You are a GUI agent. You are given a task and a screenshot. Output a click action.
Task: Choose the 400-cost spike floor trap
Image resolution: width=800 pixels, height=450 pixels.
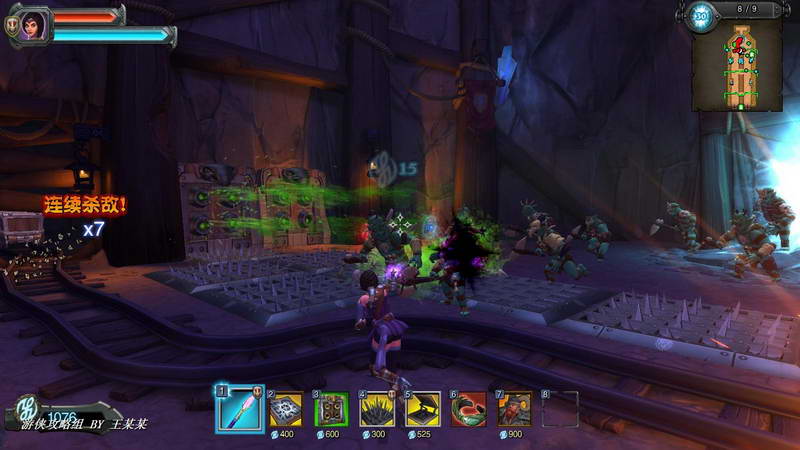[287, 409]
